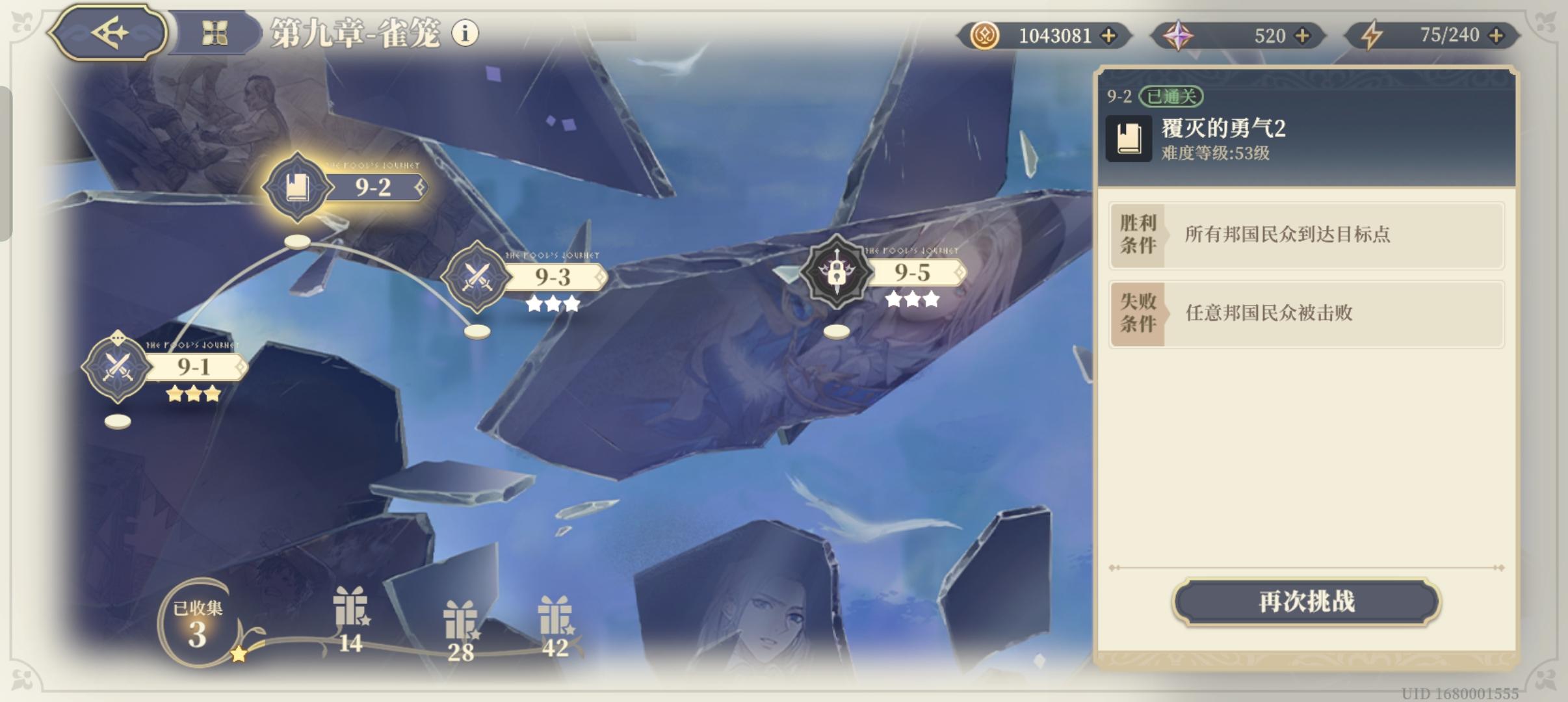The width and height of the screenshot is (1568, 702).
Task: Open the gold coin currency panel
Action: point(985,35)
